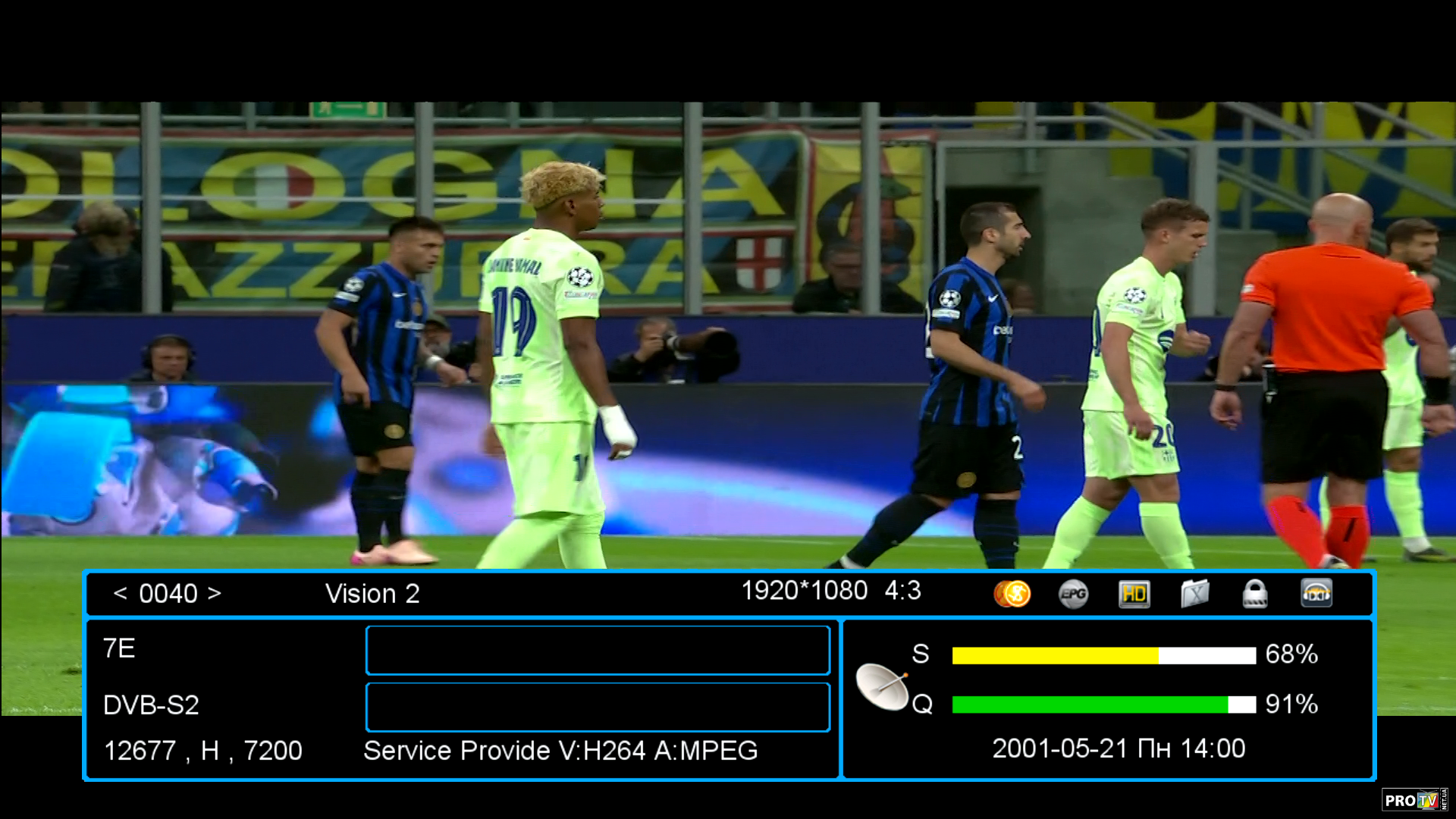Toggle the padlock channel lock icon
Screen dimensions: 1456x819
tap(1255, 594)
